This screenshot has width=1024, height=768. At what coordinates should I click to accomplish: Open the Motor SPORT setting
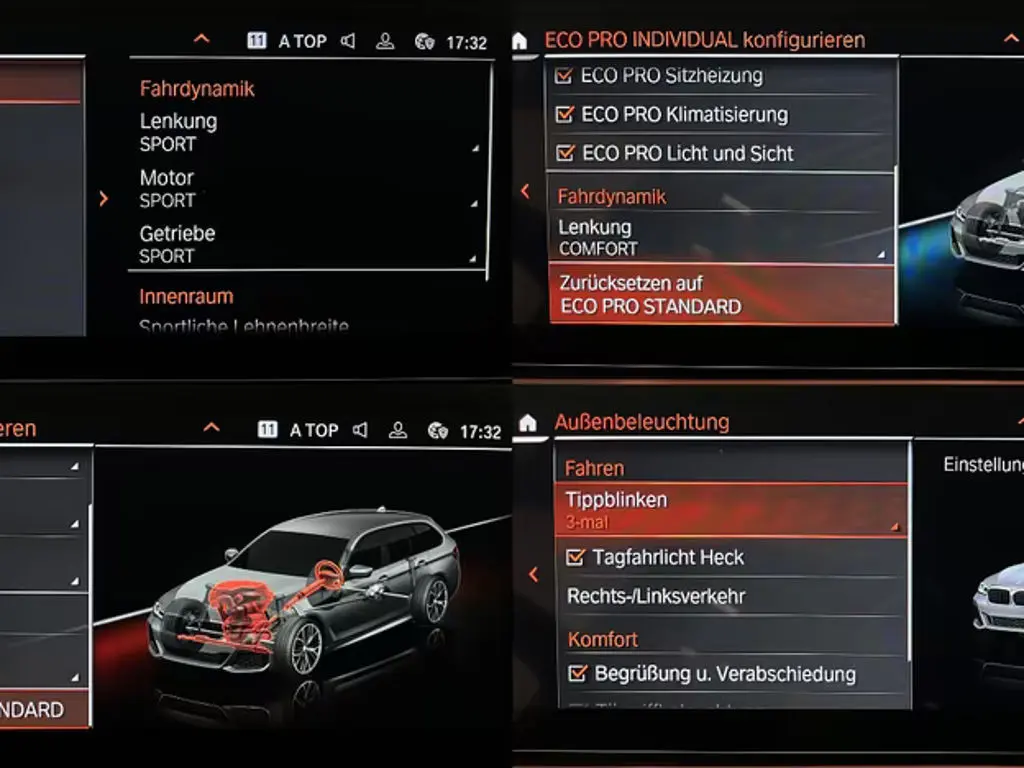click(x=308, y=188)
